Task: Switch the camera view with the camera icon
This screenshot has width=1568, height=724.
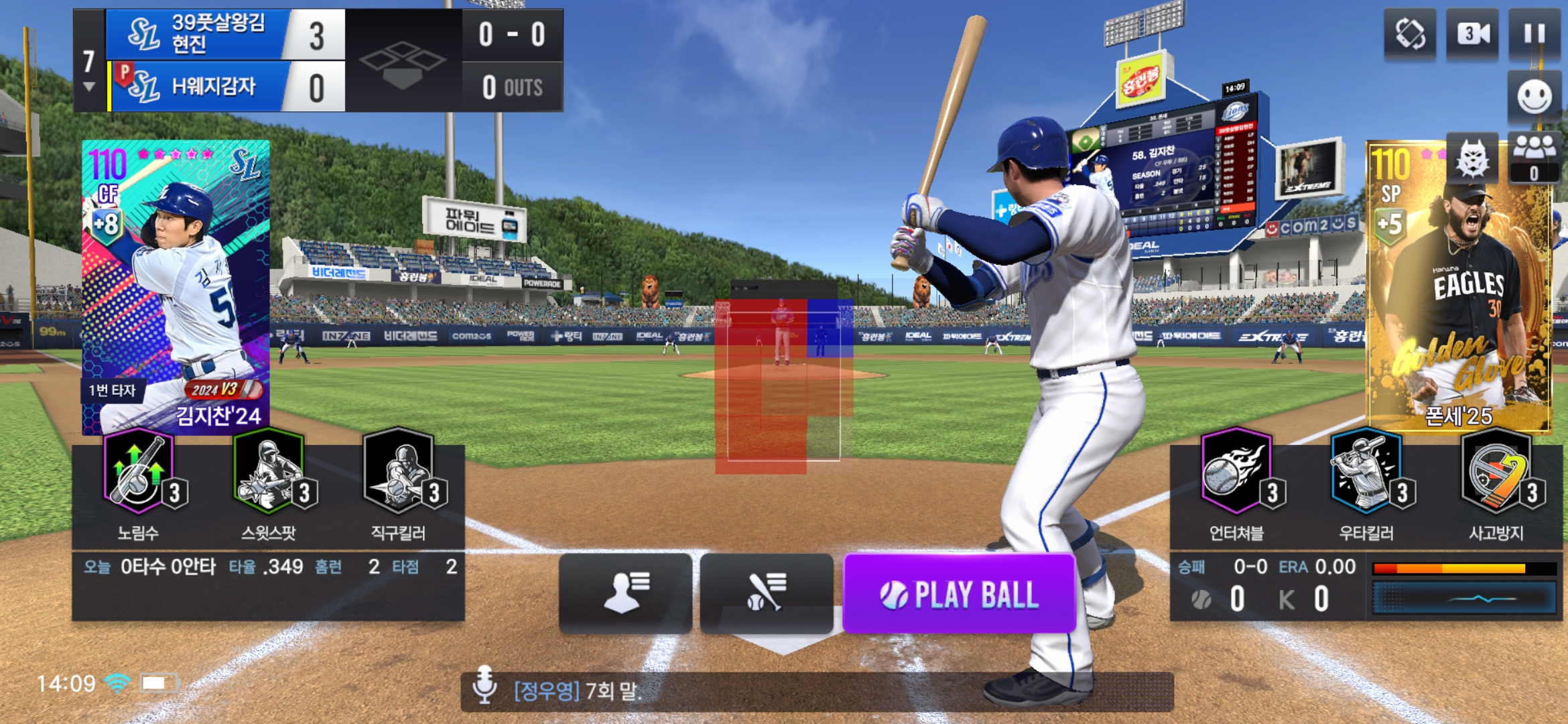Action: point(1473,34)
